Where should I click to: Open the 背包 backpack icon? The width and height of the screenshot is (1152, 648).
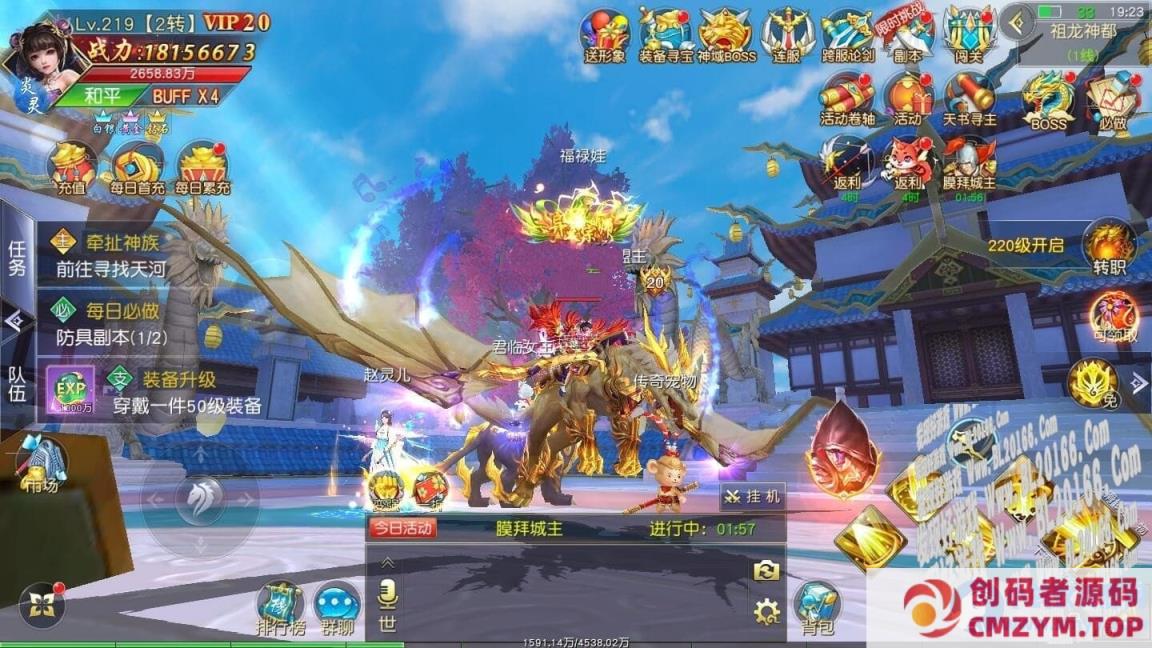pos(817,607)
